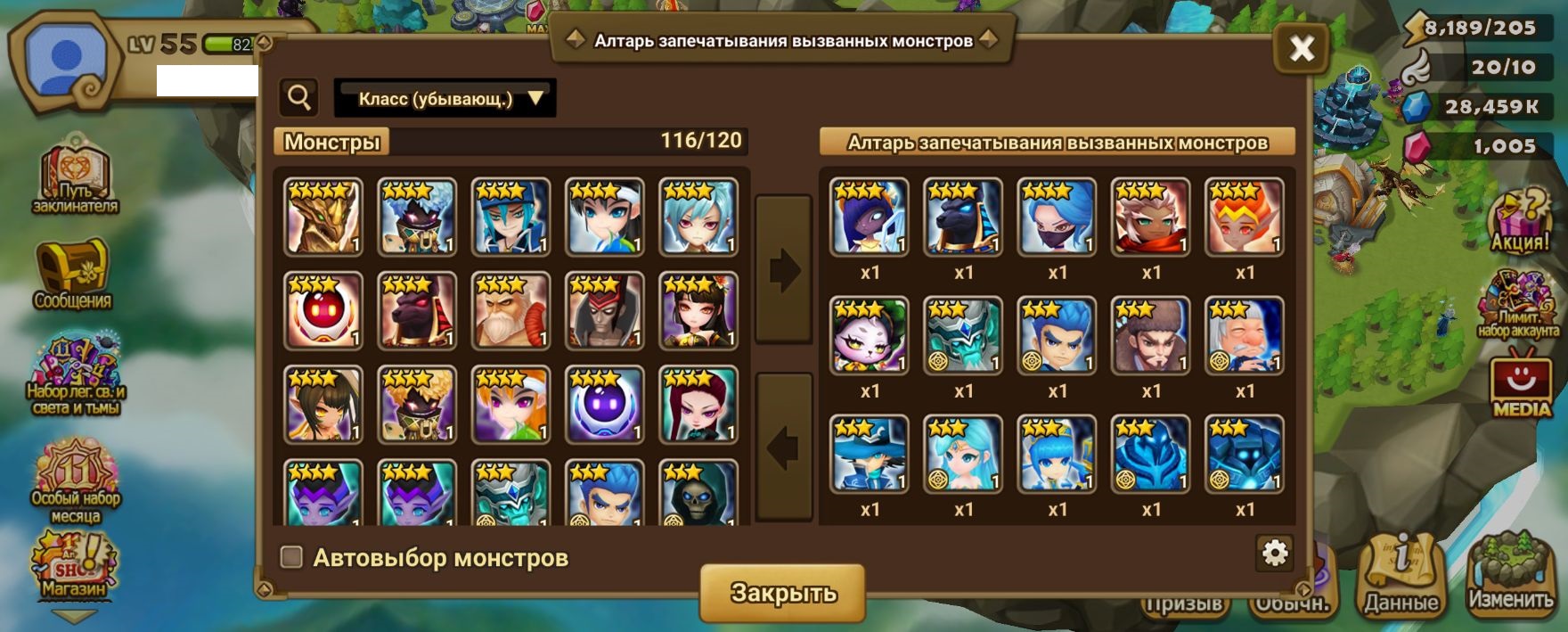1568x632 pixels.
Task: Close the sealing altar window
Action: pos(1301,48)
